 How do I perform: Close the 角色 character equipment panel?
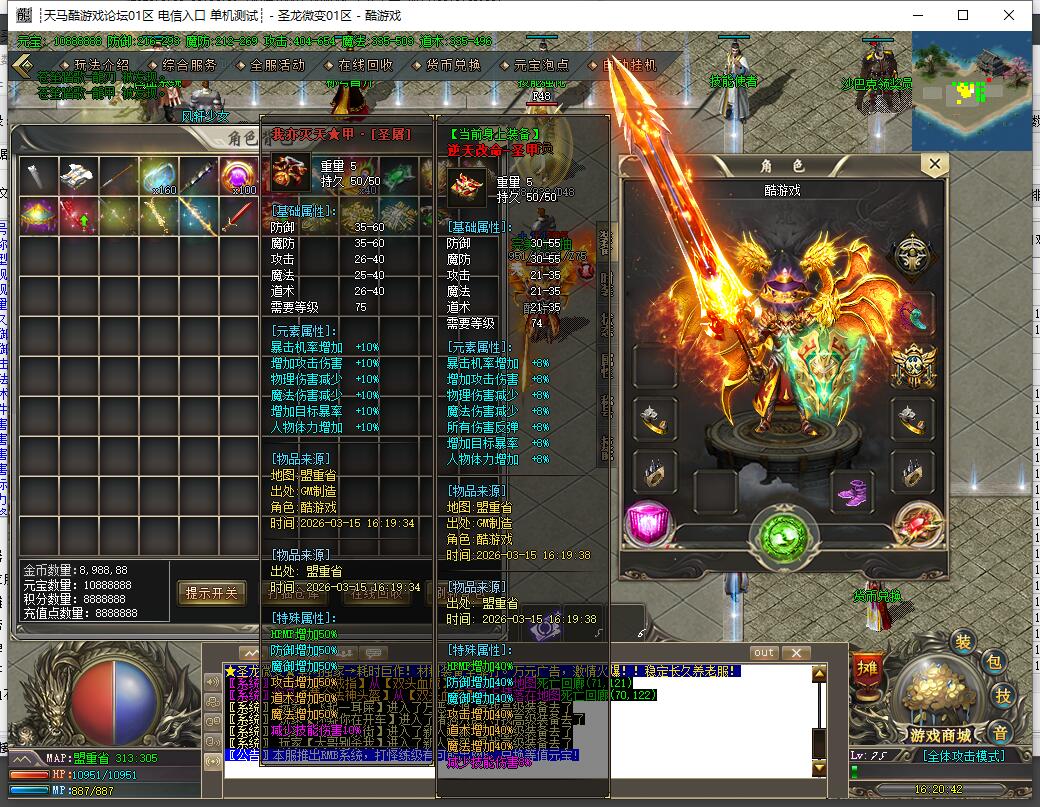point(935,164)
